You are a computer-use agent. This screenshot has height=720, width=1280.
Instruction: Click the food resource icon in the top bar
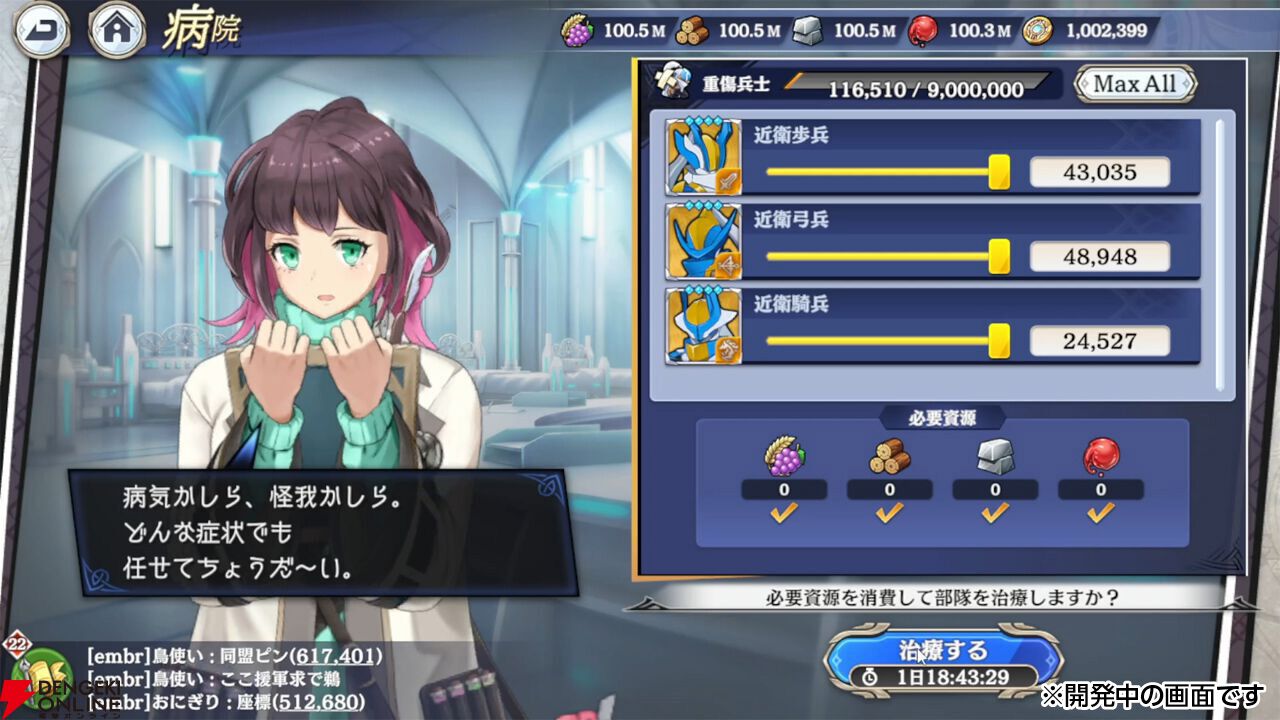pyautogui.click(x=573, y=30)
